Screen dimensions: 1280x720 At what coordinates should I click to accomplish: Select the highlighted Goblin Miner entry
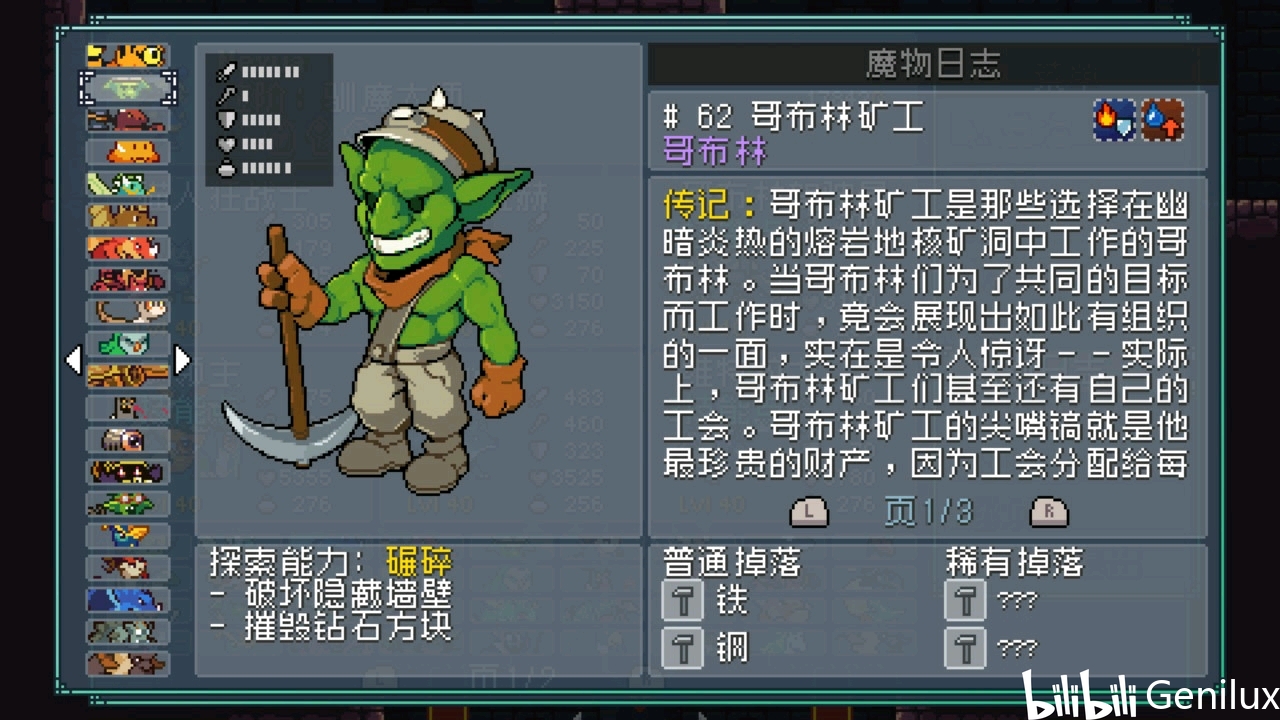[x=127, y=88]
